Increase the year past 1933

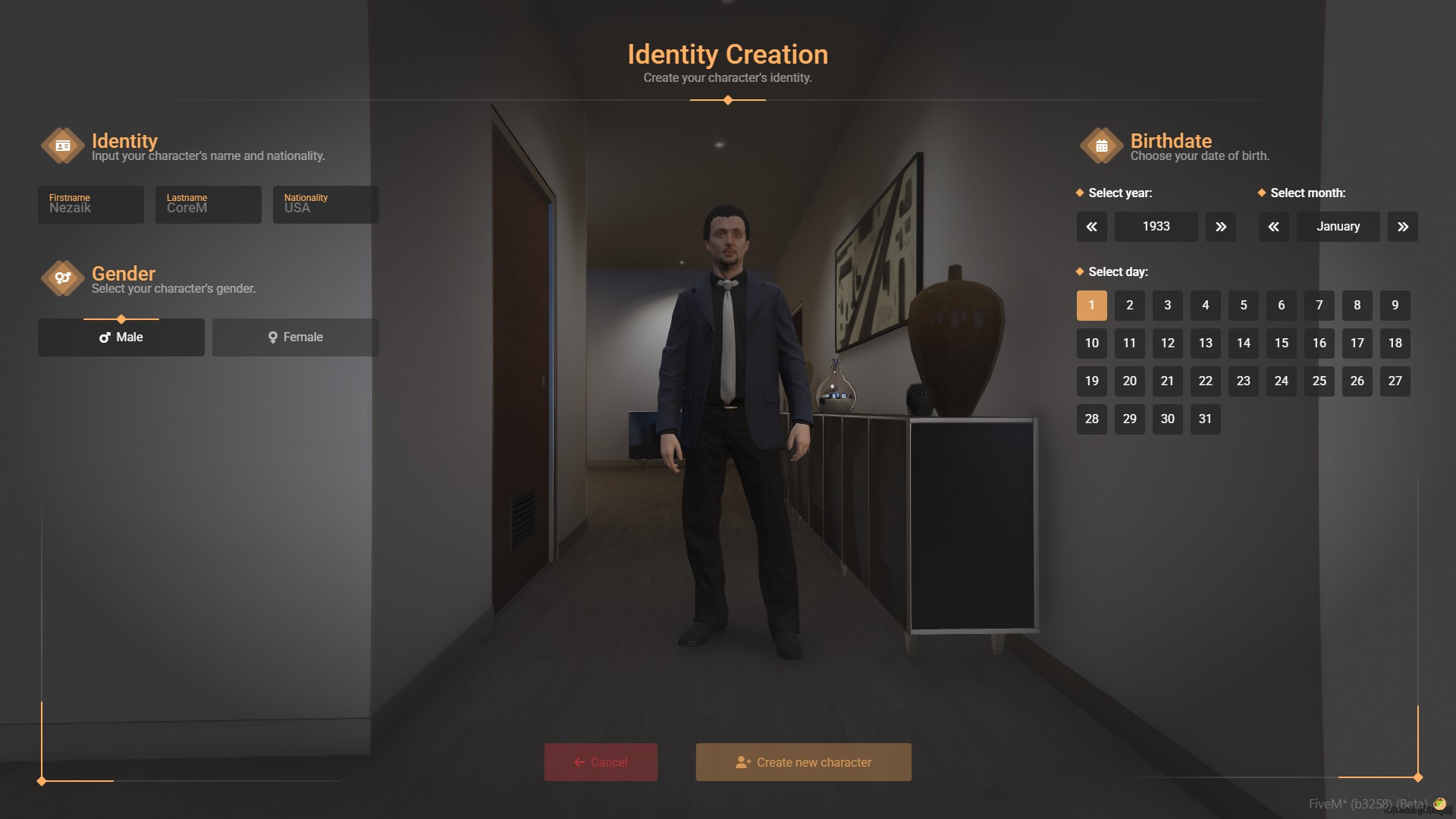1220,226
